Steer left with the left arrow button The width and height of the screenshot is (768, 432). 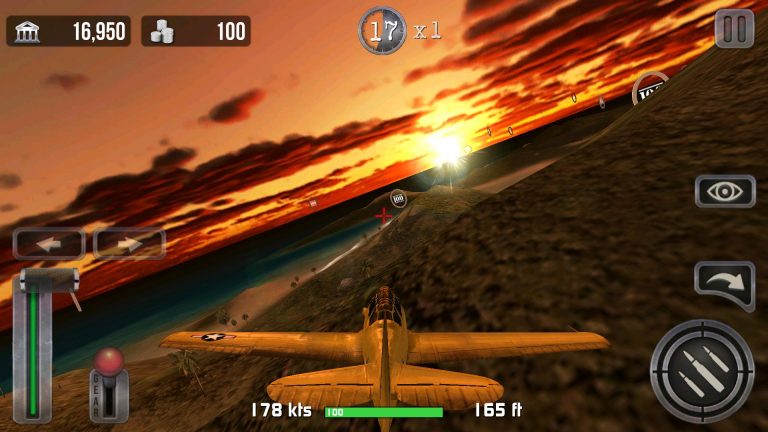[x=49, y=243]
